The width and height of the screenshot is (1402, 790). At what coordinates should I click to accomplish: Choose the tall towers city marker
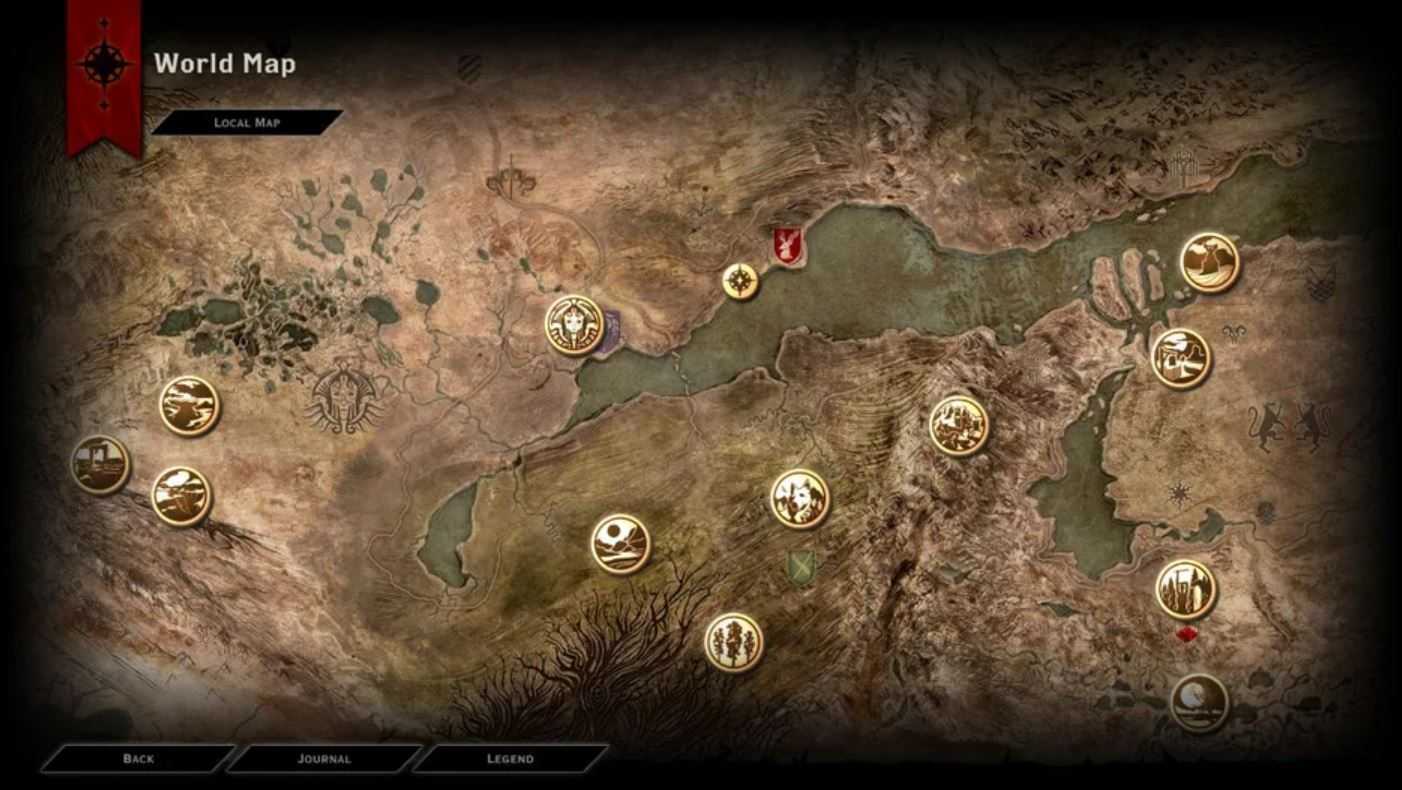point(1185,589)
